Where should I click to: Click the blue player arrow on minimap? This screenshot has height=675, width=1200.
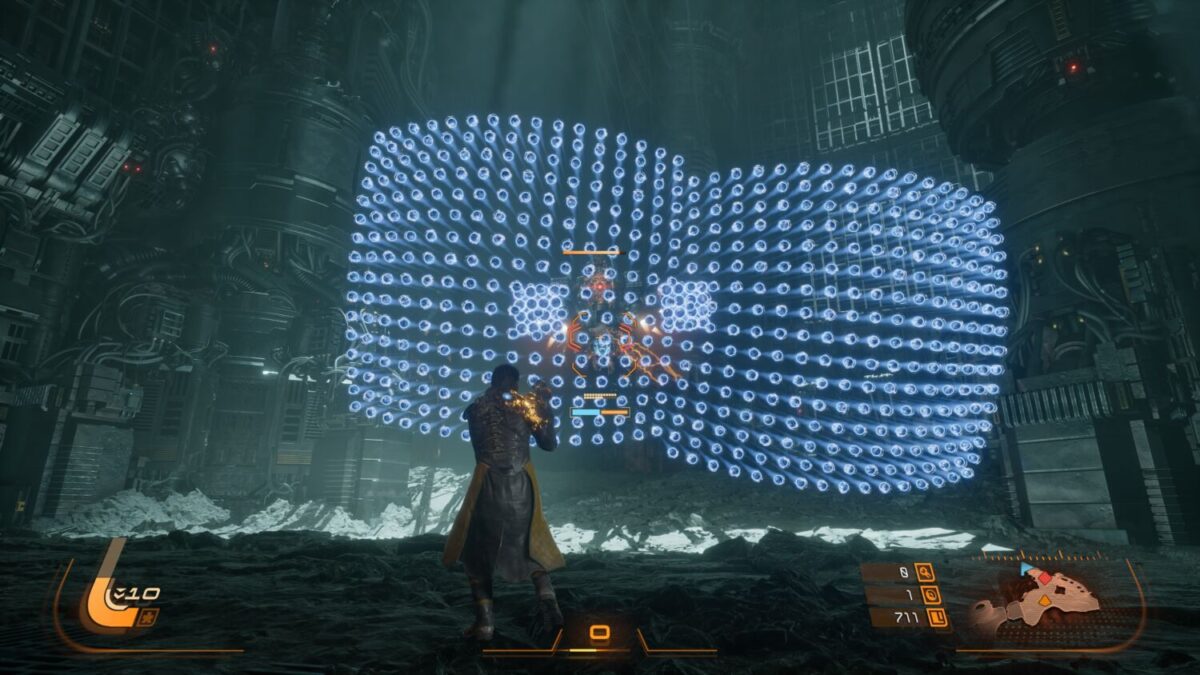[1025, 569]
